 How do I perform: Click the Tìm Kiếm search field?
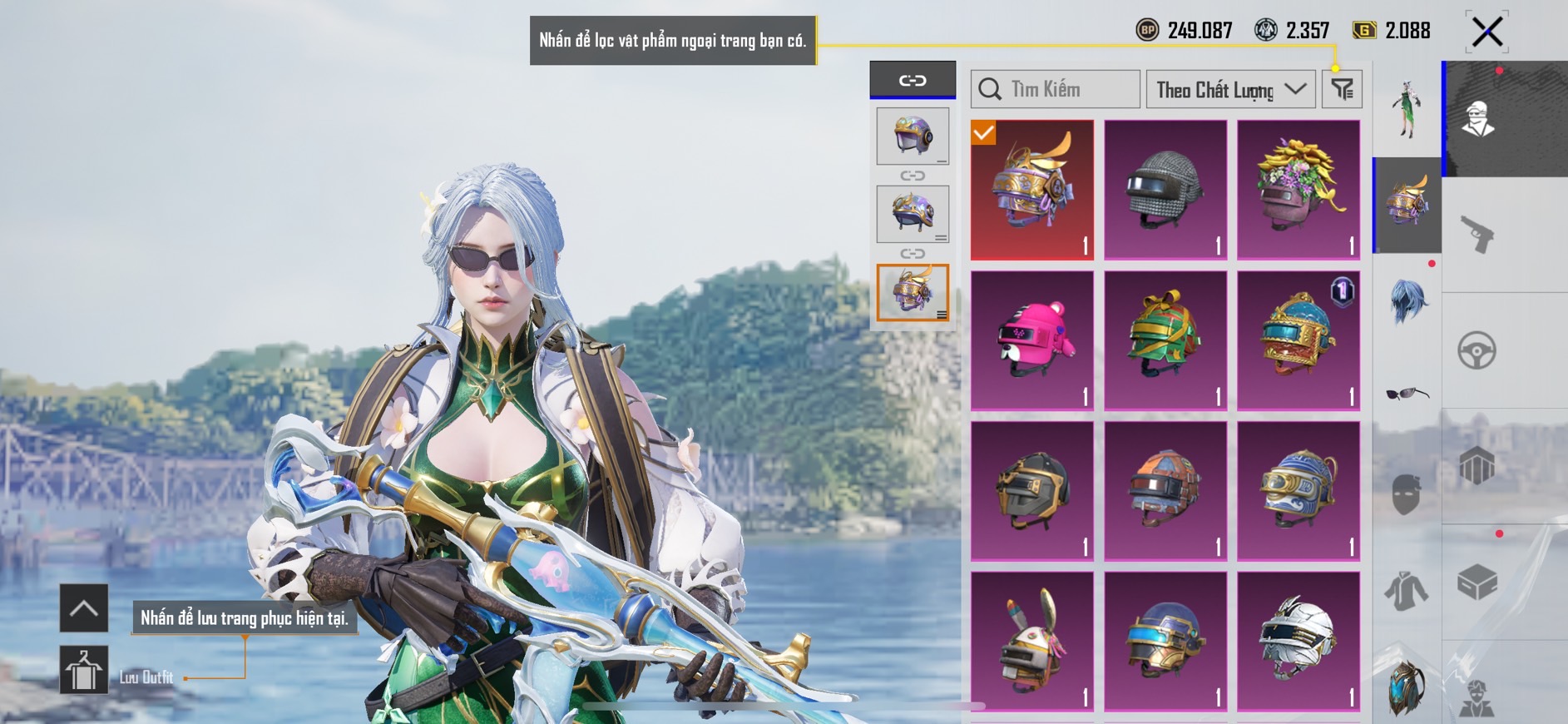click(1055, 89)
